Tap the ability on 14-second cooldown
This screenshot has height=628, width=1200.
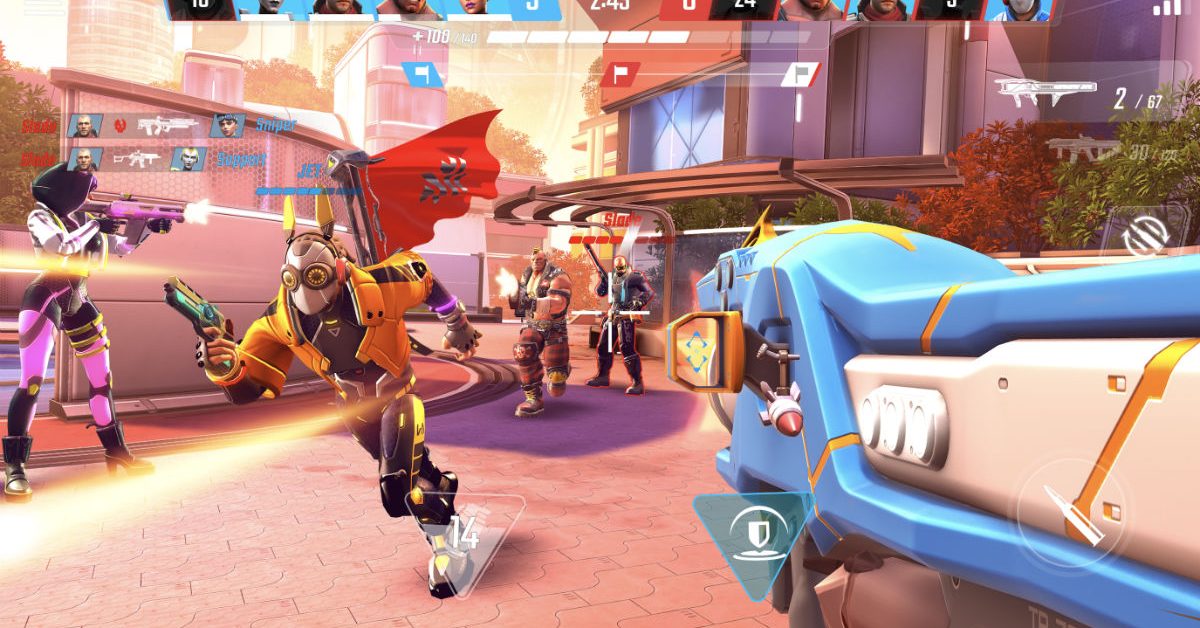click(x=463, y=534)
